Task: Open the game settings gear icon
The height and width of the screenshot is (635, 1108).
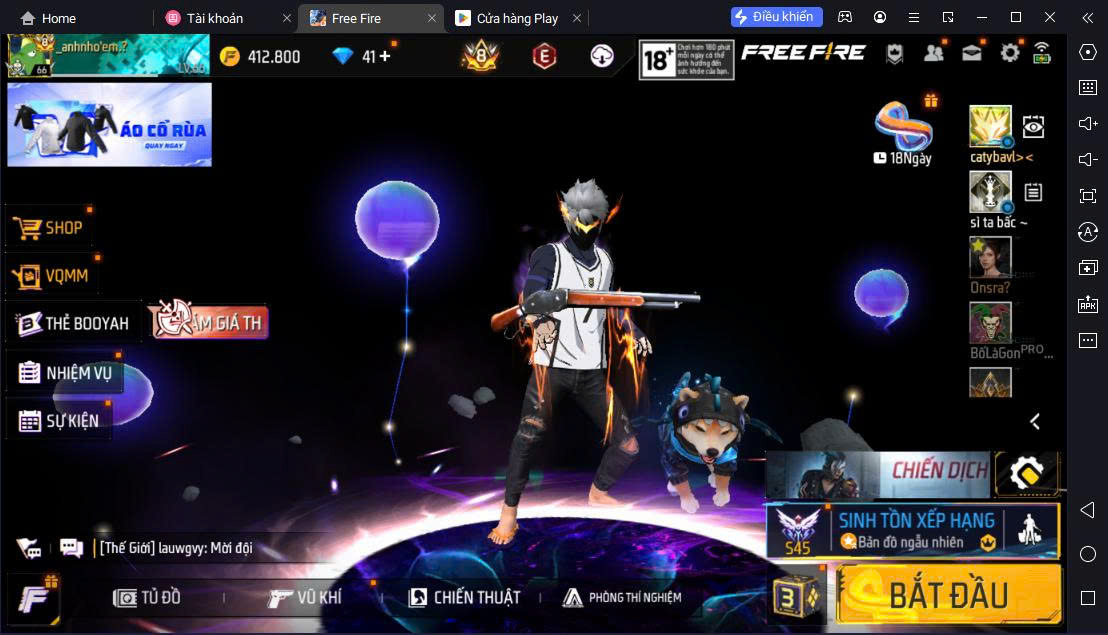Action: click(1010, 53)
